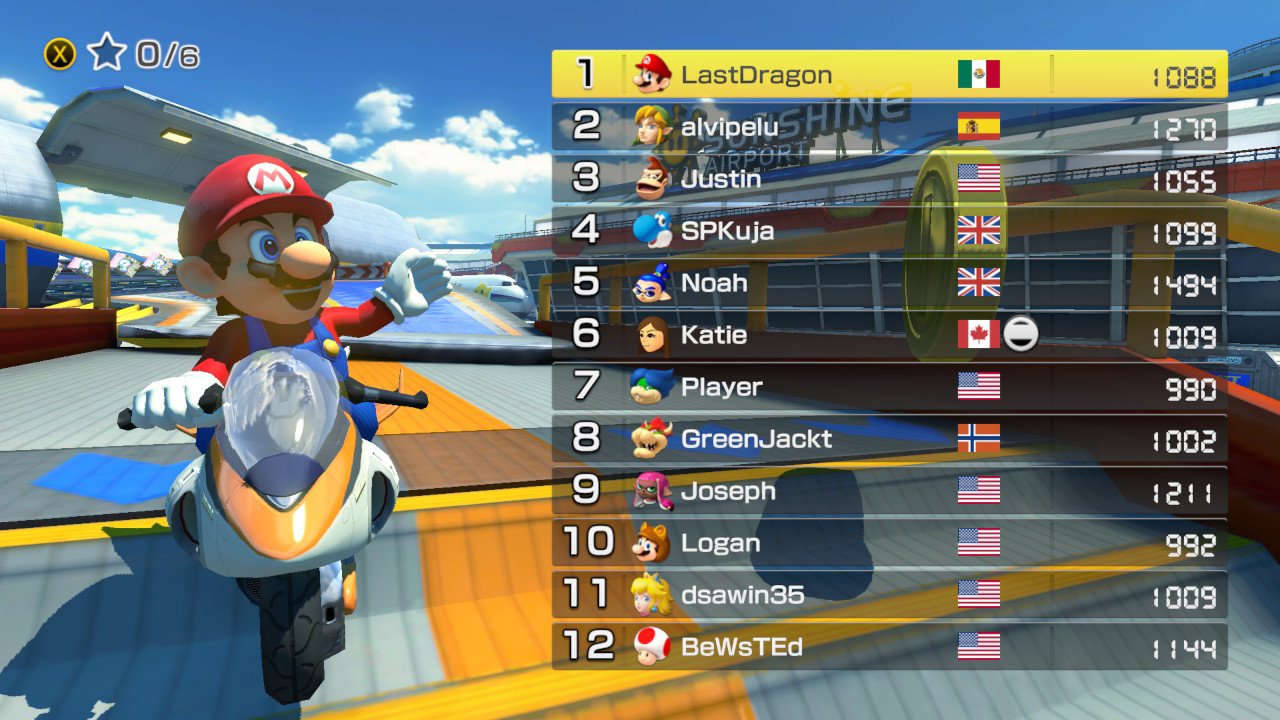Choose dsawin35 from the list
This screenshot has height=720, width=1280.
889,595
